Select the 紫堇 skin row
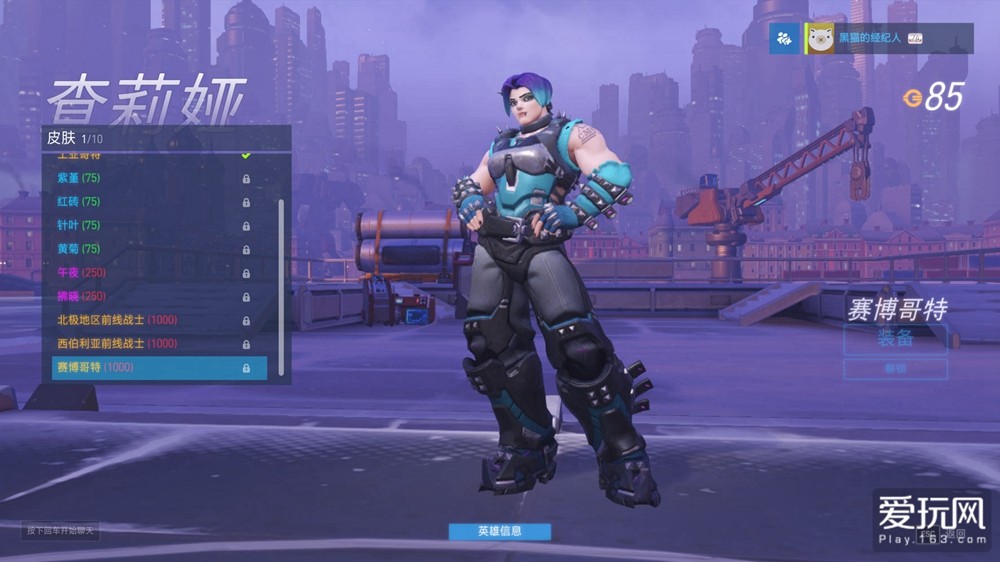 coord(150,178)
